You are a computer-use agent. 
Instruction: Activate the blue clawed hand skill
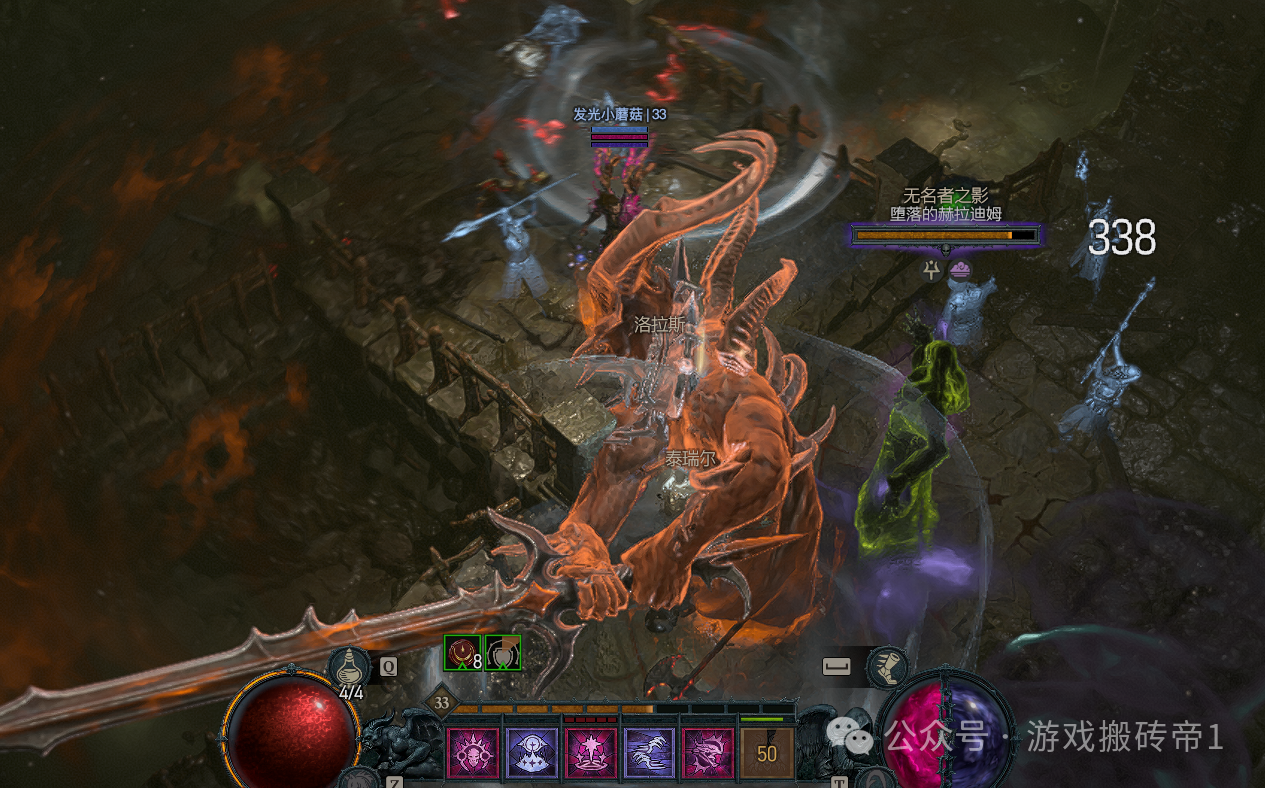(649, 752)
